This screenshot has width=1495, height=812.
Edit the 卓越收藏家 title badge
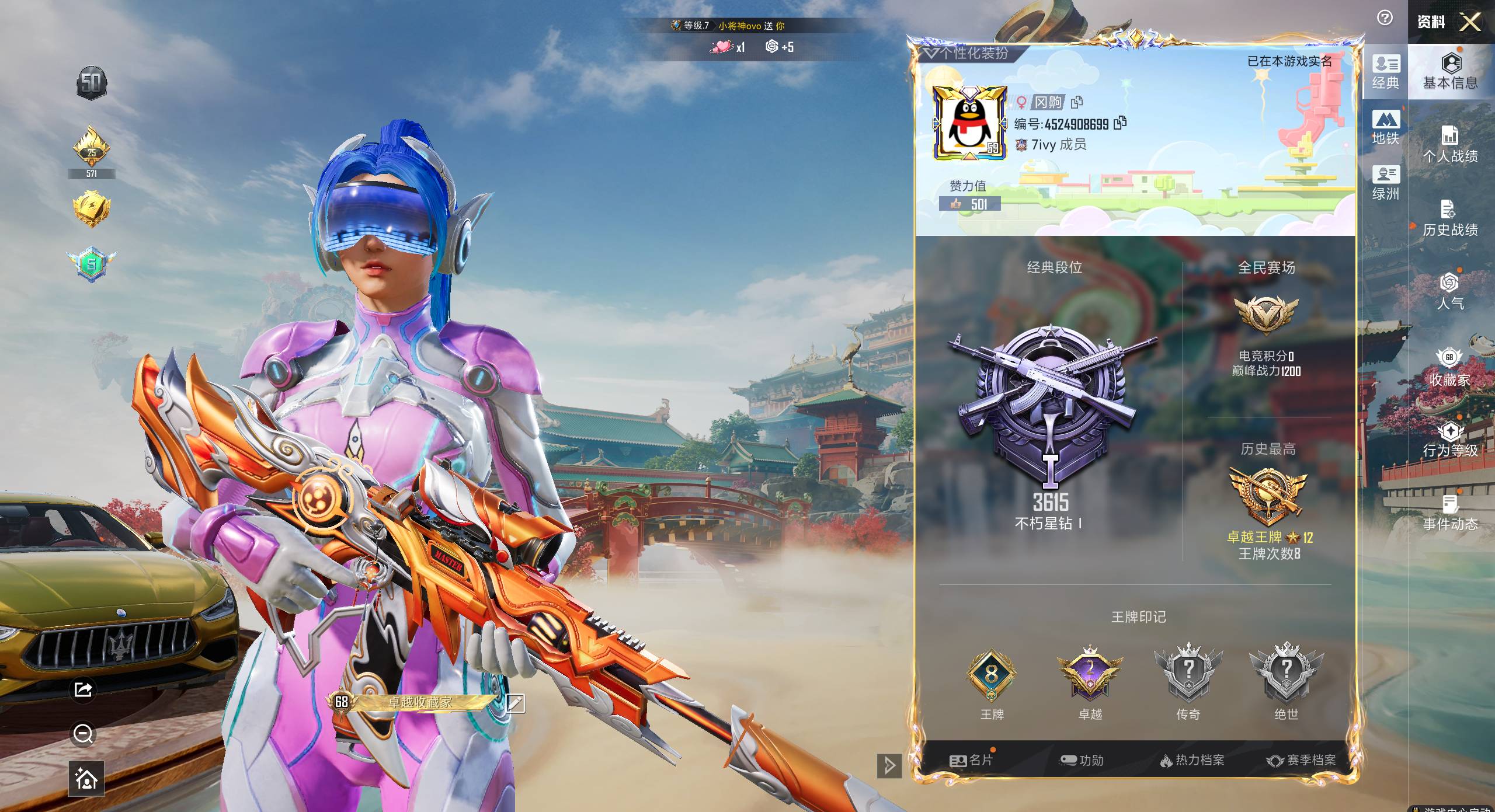pyautogui.click(x=515, y=703)
